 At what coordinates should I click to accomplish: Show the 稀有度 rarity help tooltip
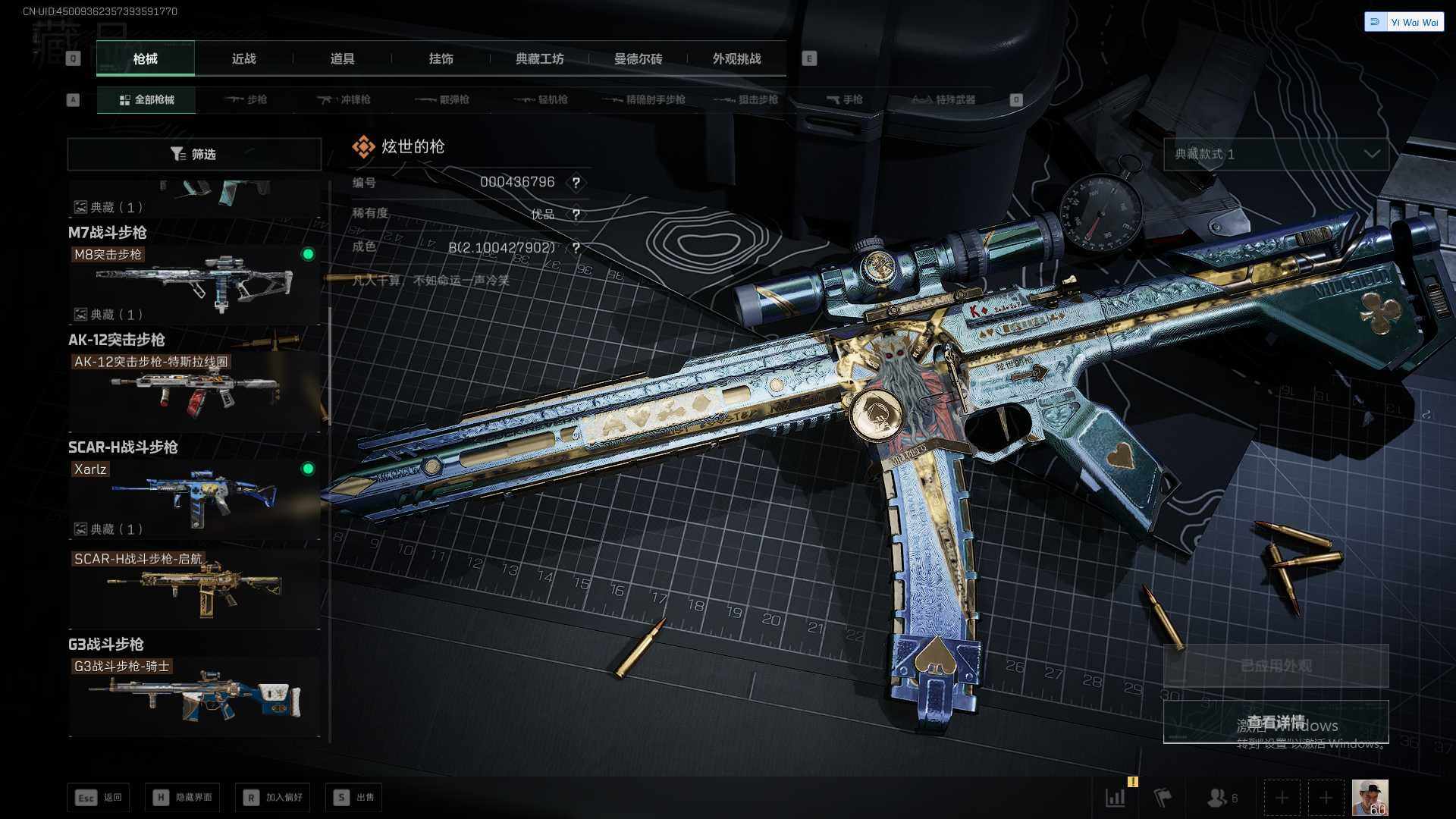click(576, 215)
